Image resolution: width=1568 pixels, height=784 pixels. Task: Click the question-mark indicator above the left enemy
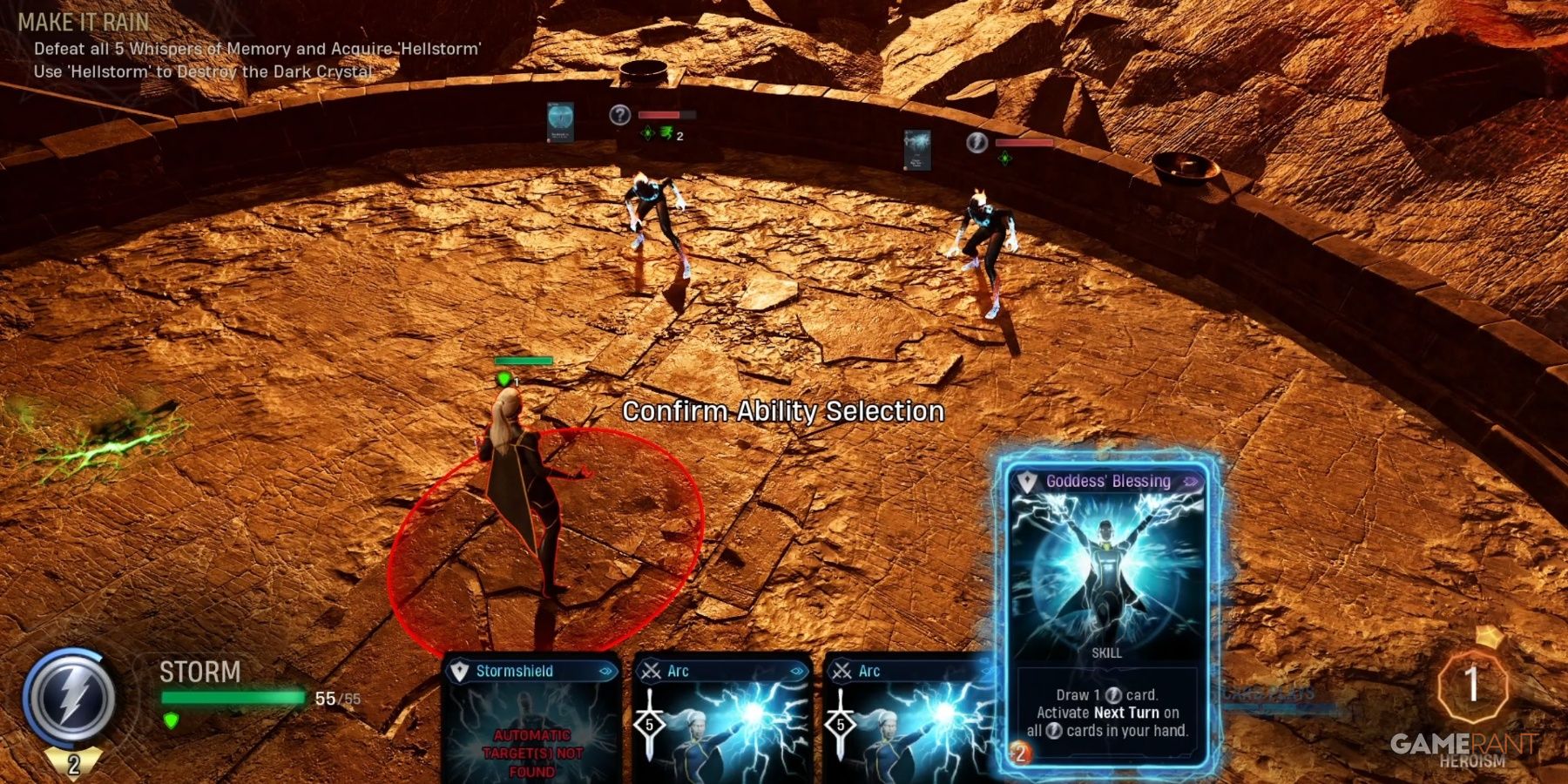[x=620, y=116]
